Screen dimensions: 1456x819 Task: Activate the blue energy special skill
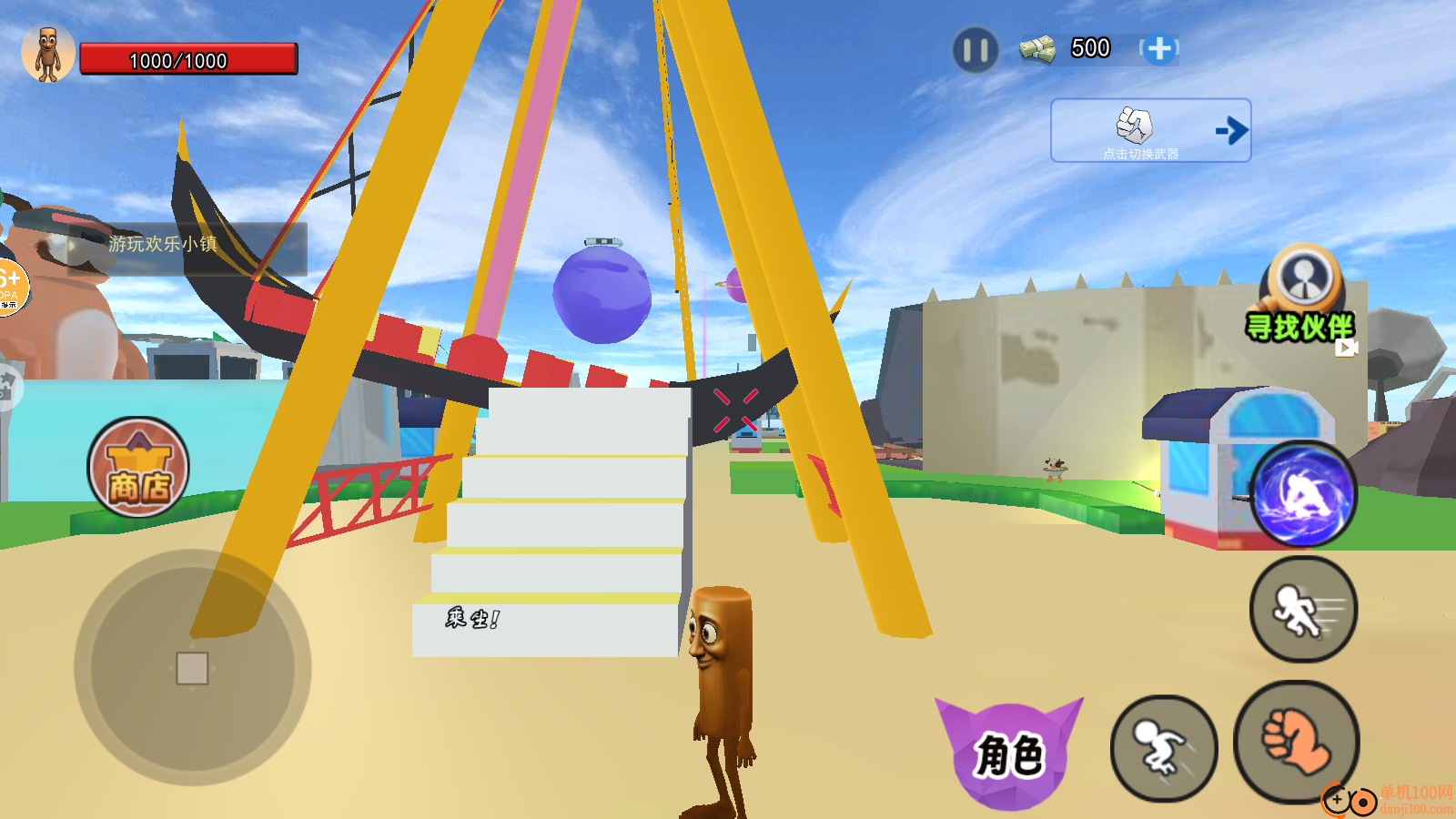pyautogui.click(x=1302, y=495)
